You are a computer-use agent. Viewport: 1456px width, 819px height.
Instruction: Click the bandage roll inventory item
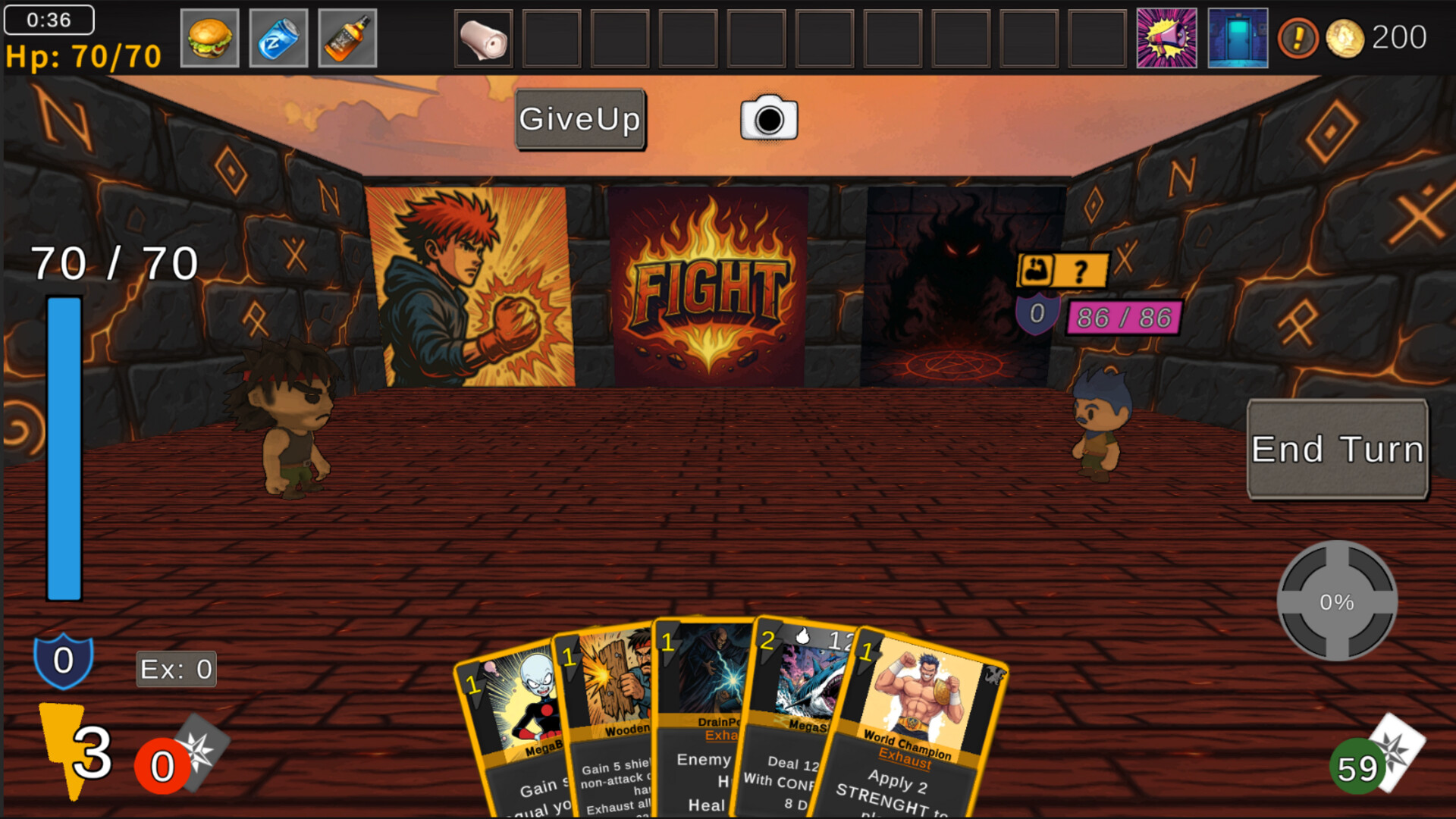pos(483,37)
